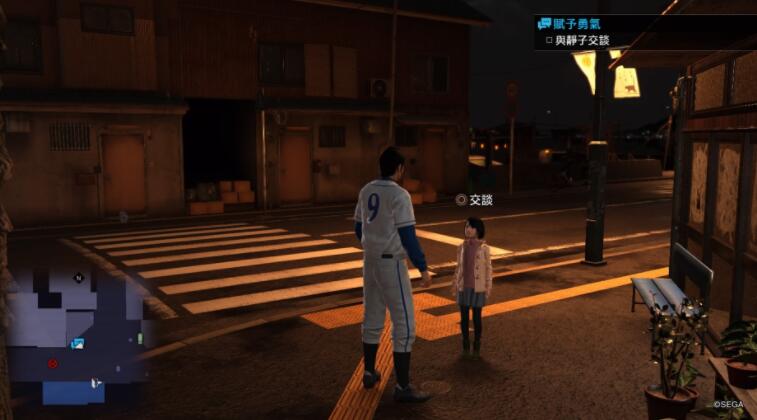Viewport: 757px width, 420px height.
Task: Select the 與靜子交談 objective checkbox
Action: (x=549, y=42)
